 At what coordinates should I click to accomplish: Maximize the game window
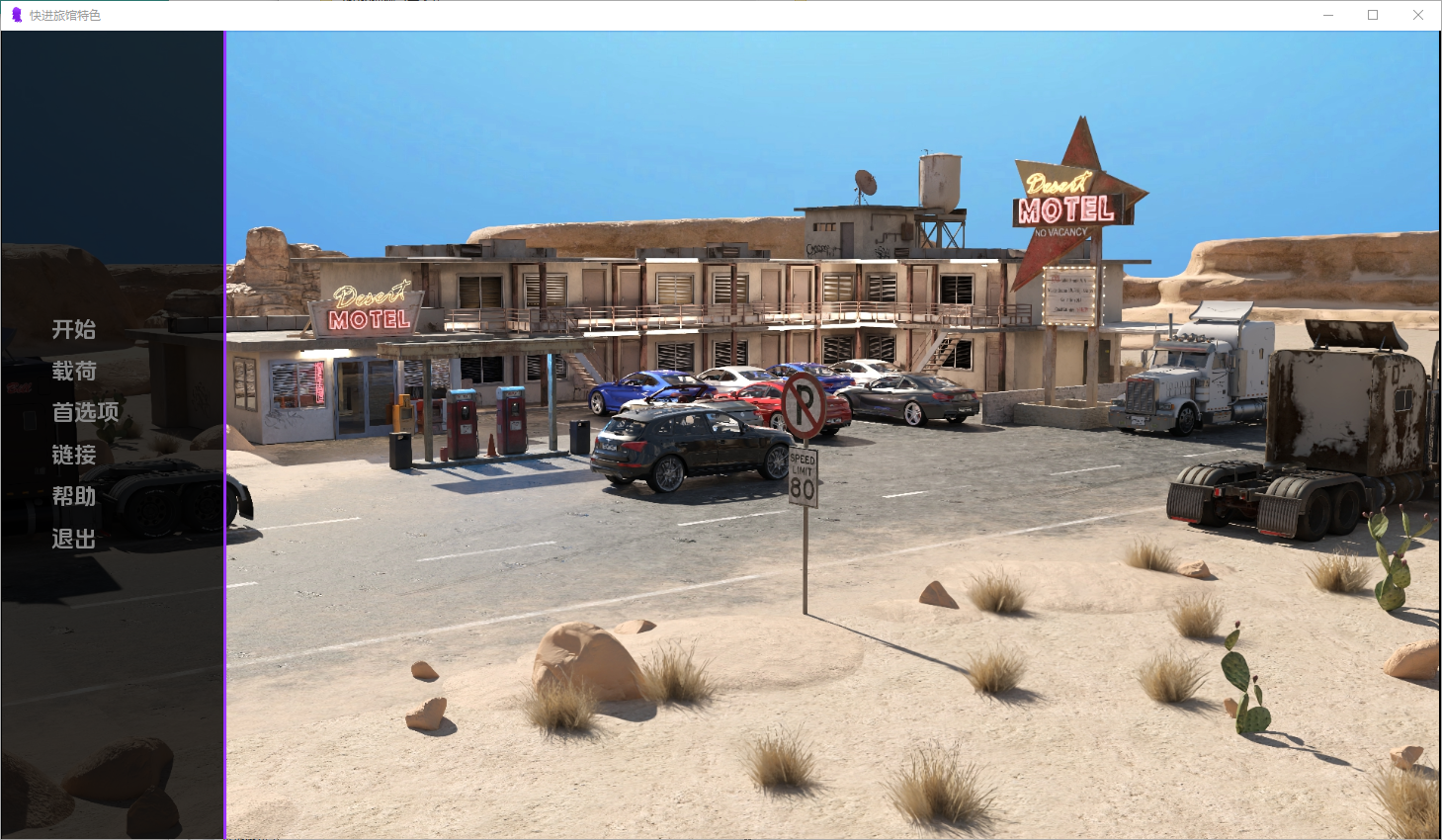[1373, 15]
